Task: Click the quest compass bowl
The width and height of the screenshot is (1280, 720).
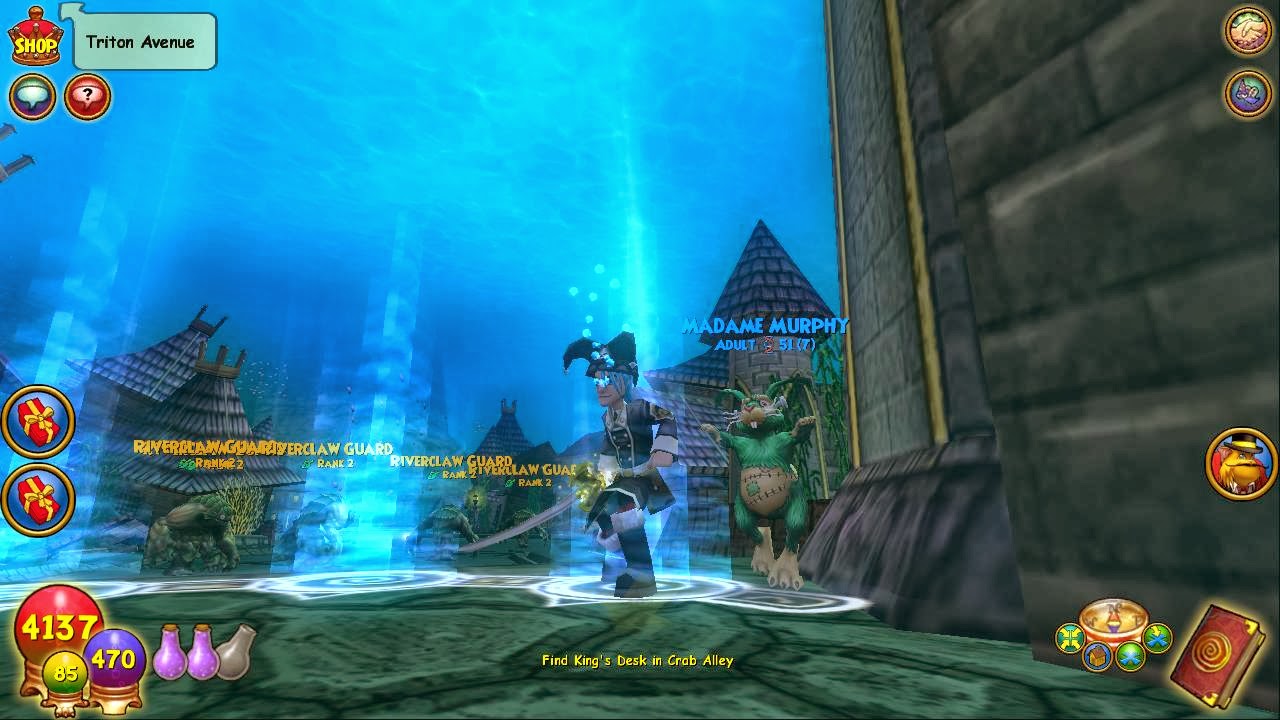Action: coord(1112,620)
